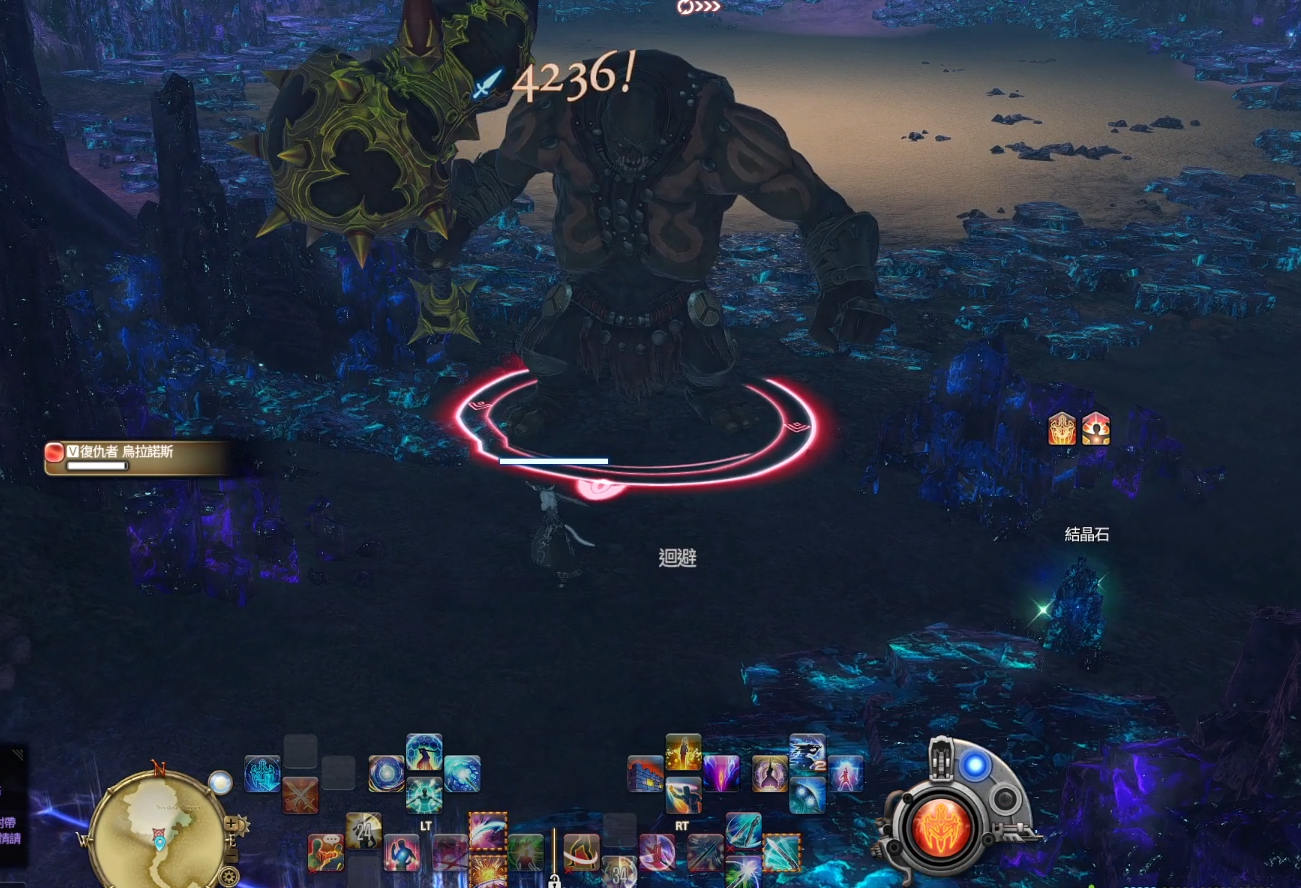The image size is (1301, 888).
Task: Trigger the highlighted teal spear thrust skill
Action: click(781, 852)
